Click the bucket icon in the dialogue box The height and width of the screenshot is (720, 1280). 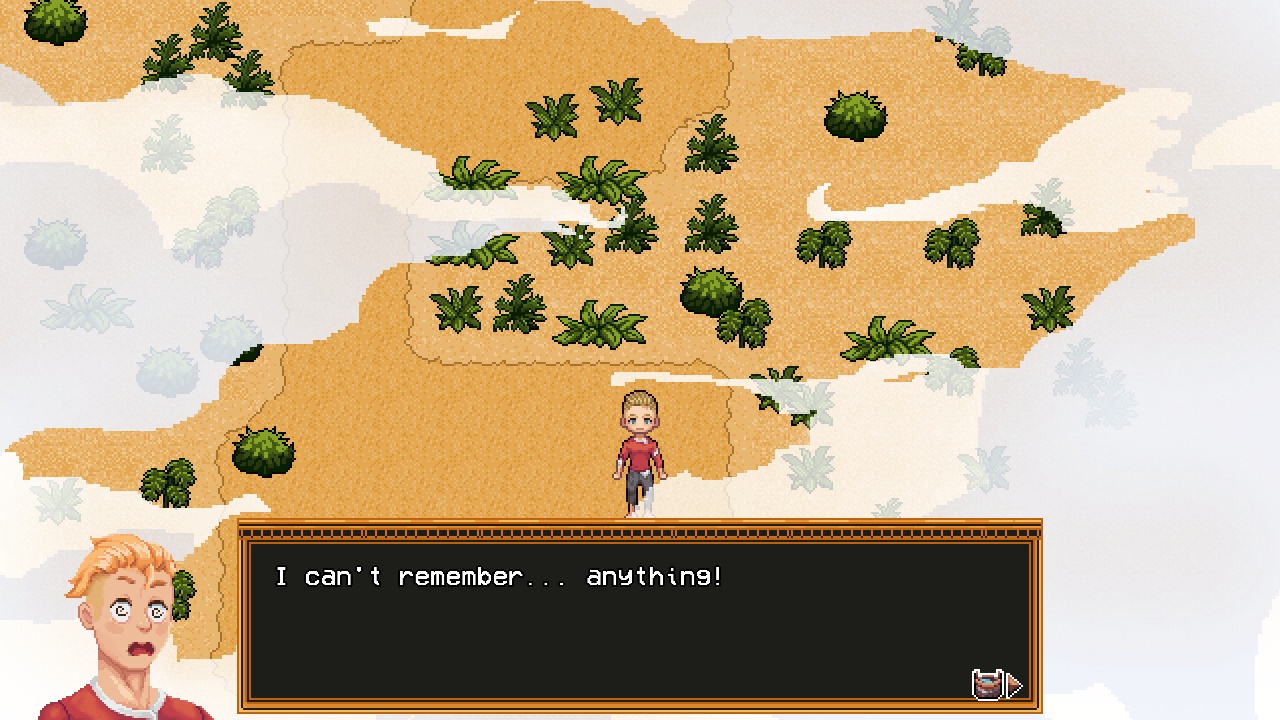989,684
